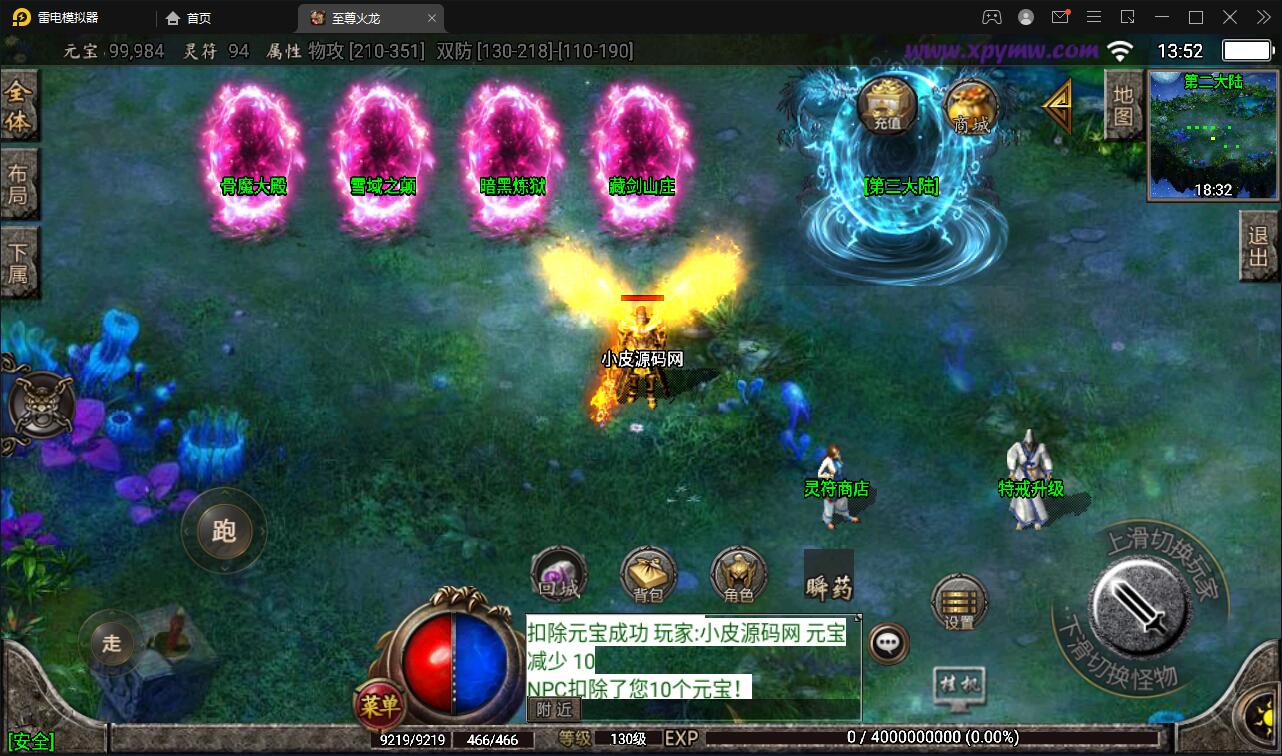Expand the 下属 panel

(x=20, y=258)
